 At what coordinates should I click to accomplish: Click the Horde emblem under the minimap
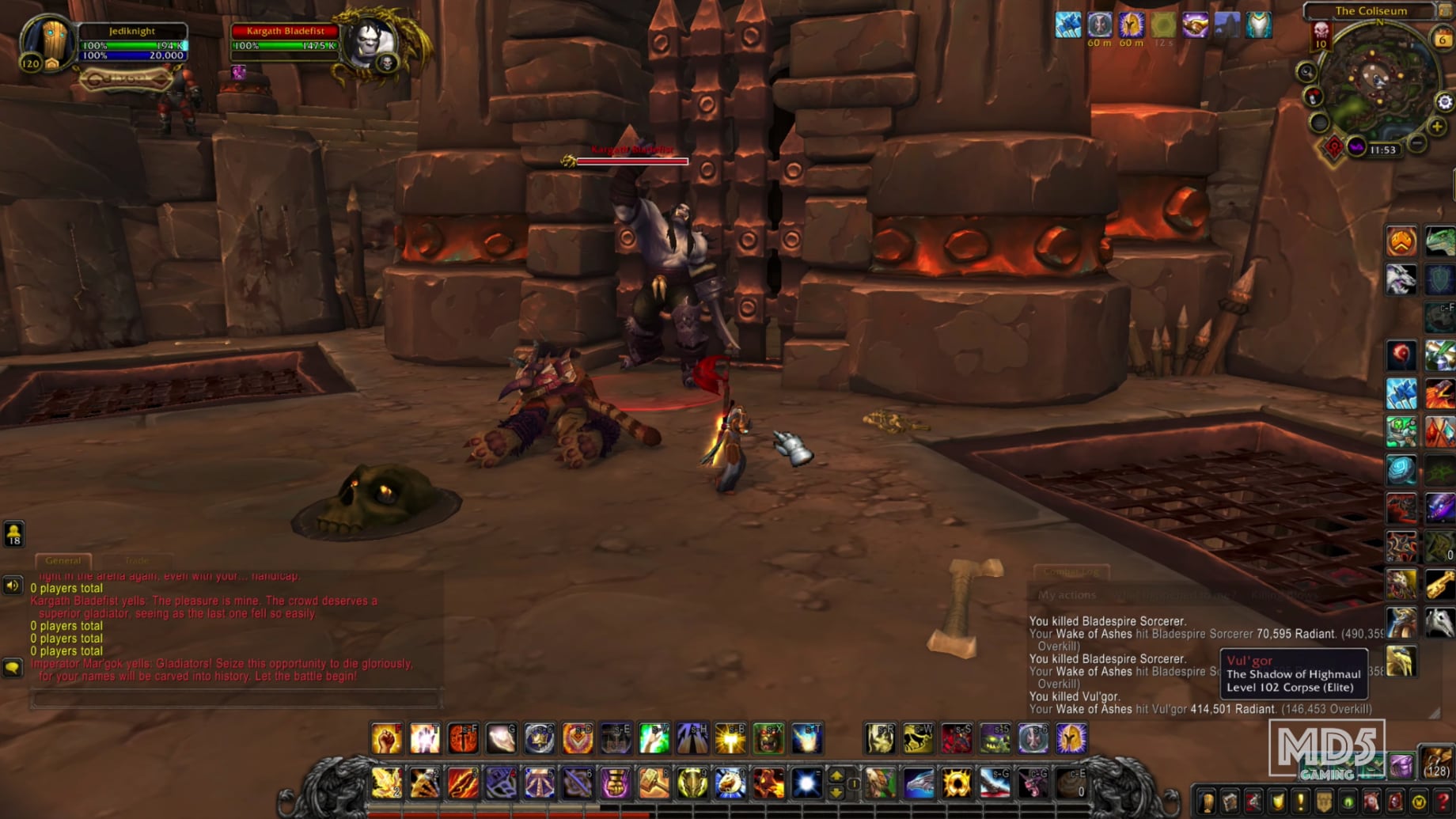point(1335,146)
